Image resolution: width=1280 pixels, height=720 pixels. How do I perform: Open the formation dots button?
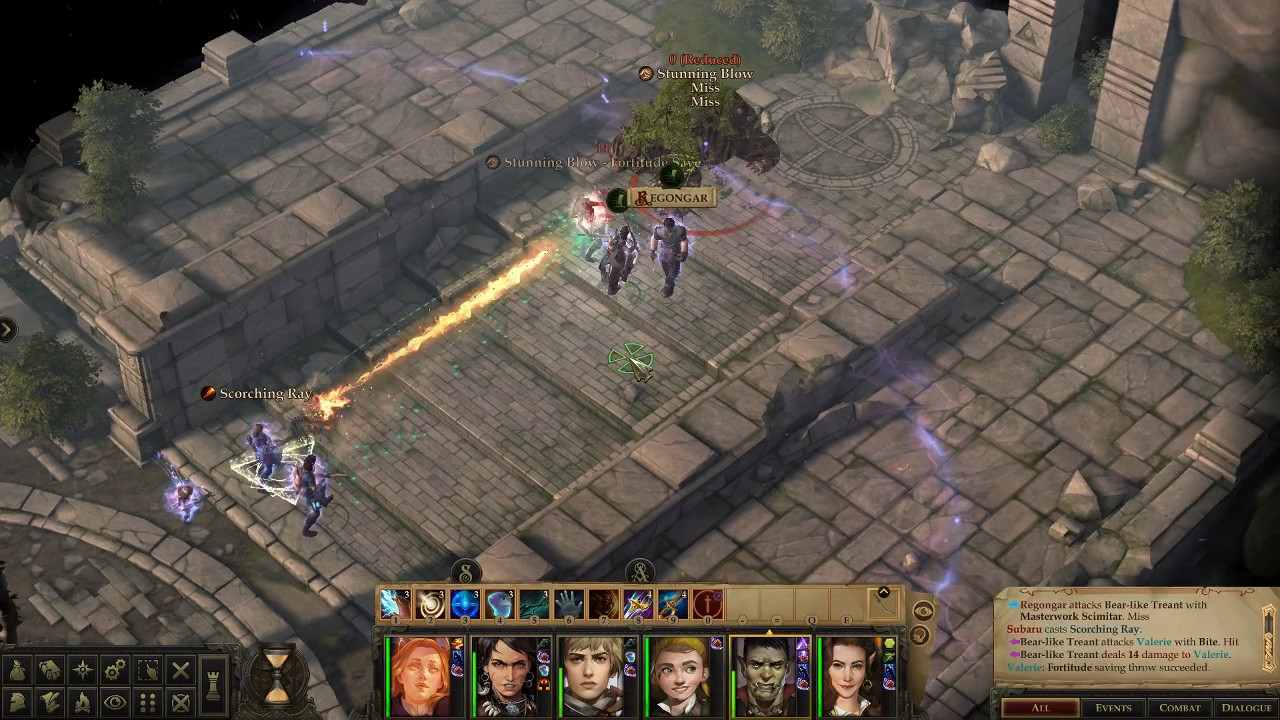coord(148,702)
